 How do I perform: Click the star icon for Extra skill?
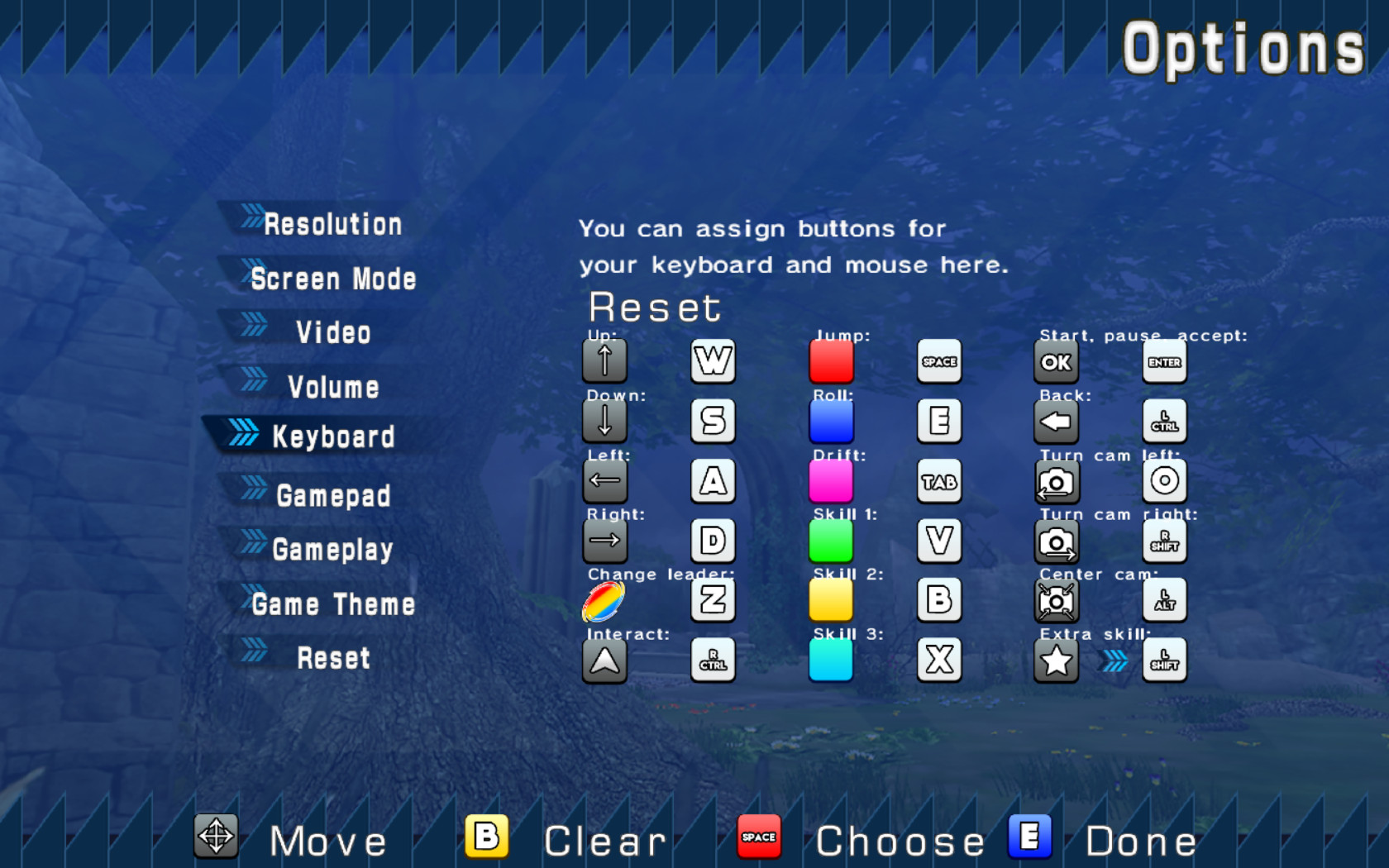(1056, 660)
